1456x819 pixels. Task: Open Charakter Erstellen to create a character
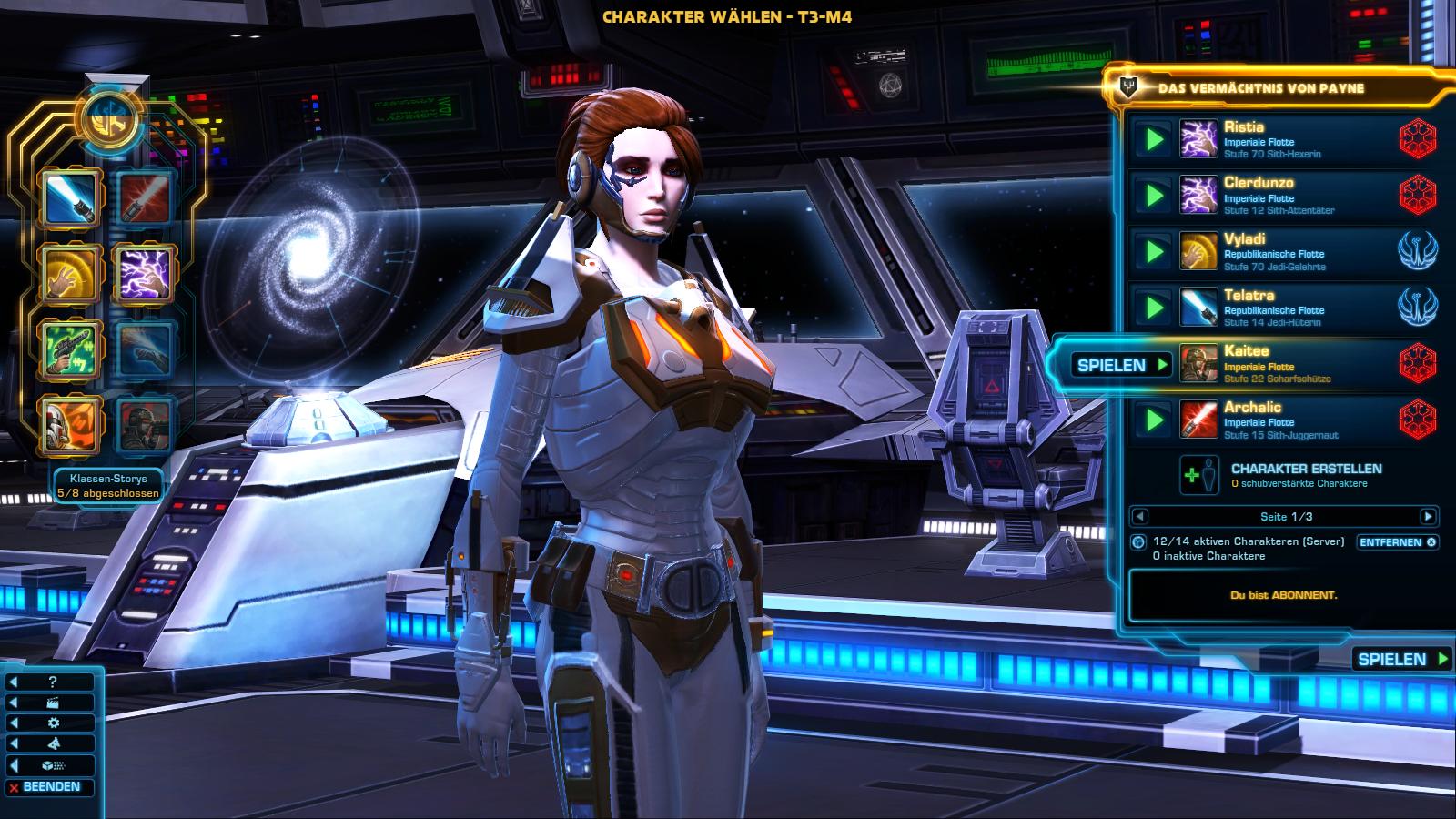1305,474
